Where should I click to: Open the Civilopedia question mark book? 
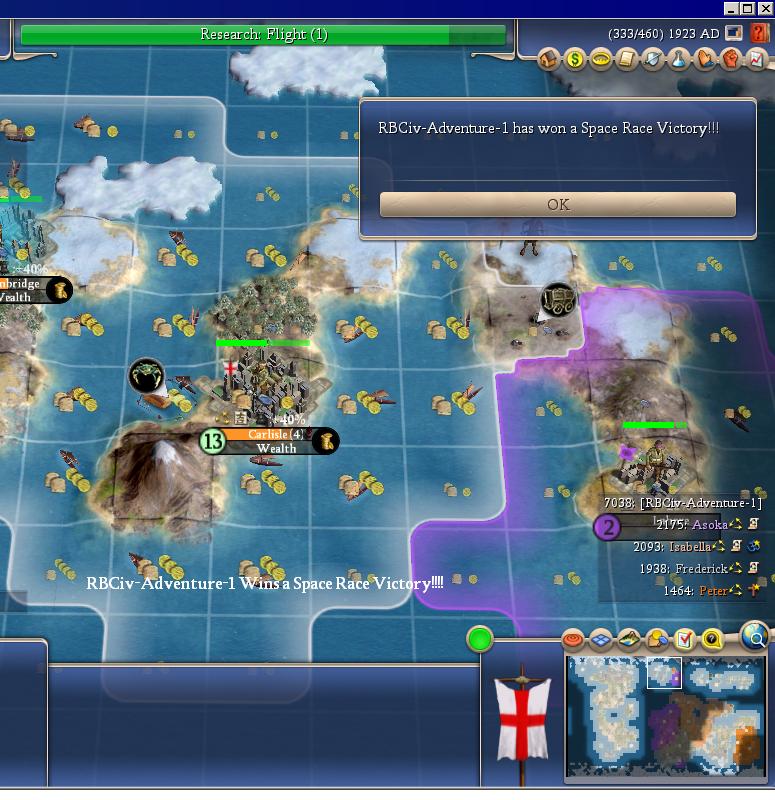click(x=759, y=33)
